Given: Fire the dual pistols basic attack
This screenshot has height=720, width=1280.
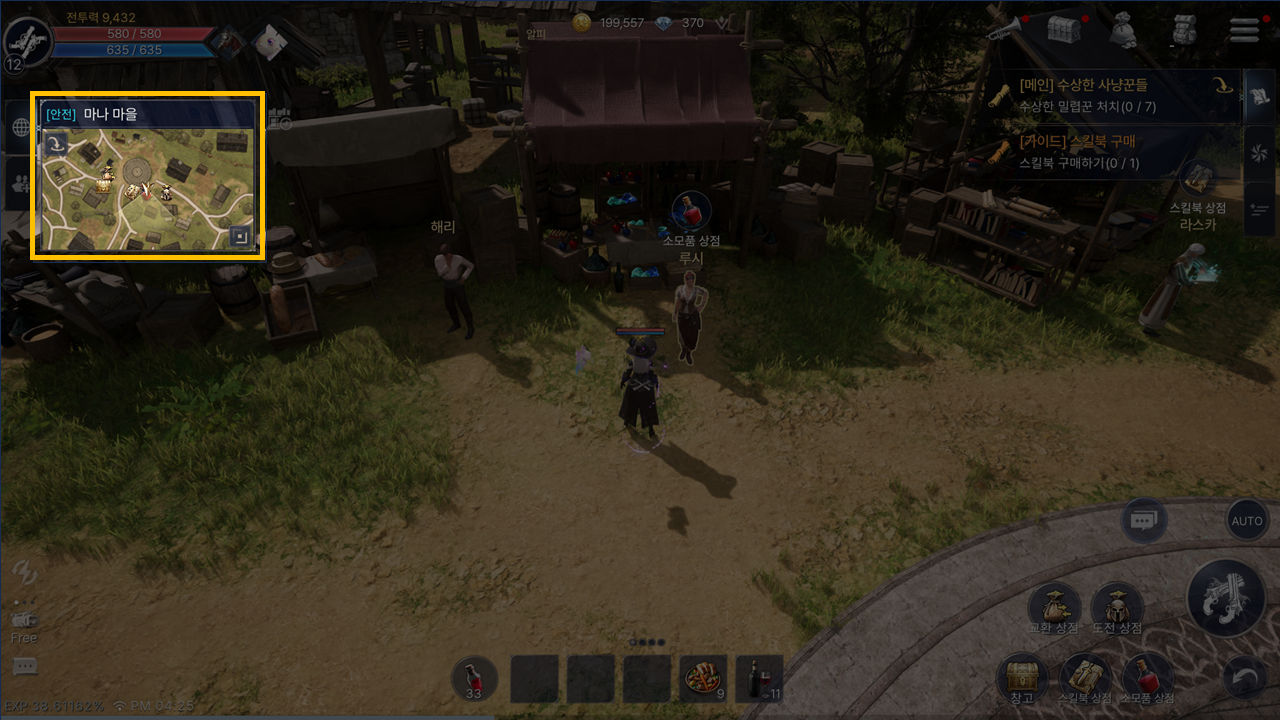Looking at the screenshot, I should tap(1226, 597).
